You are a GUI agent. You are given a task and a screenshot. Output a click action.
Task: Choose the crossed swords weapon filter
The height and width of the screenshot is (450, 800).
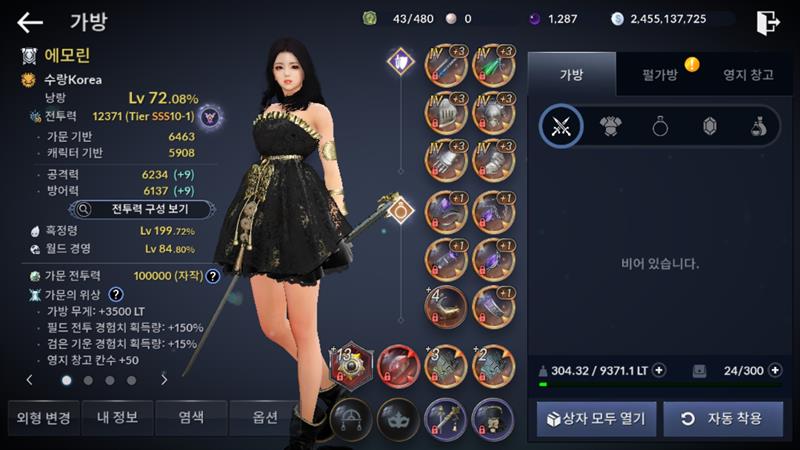560,126
